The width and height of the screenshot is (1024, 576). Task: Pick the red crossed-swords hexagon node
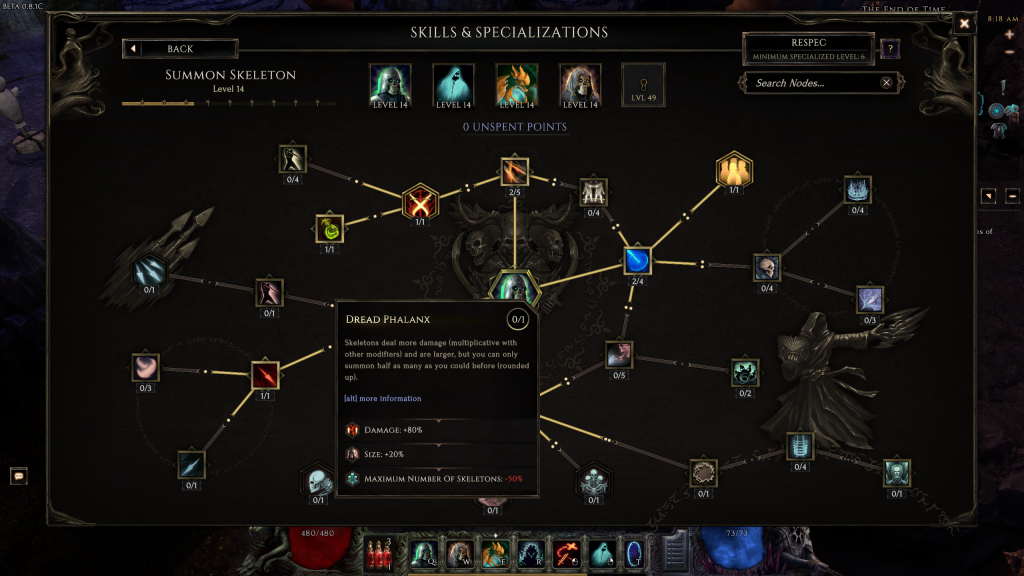coord(419,202)
